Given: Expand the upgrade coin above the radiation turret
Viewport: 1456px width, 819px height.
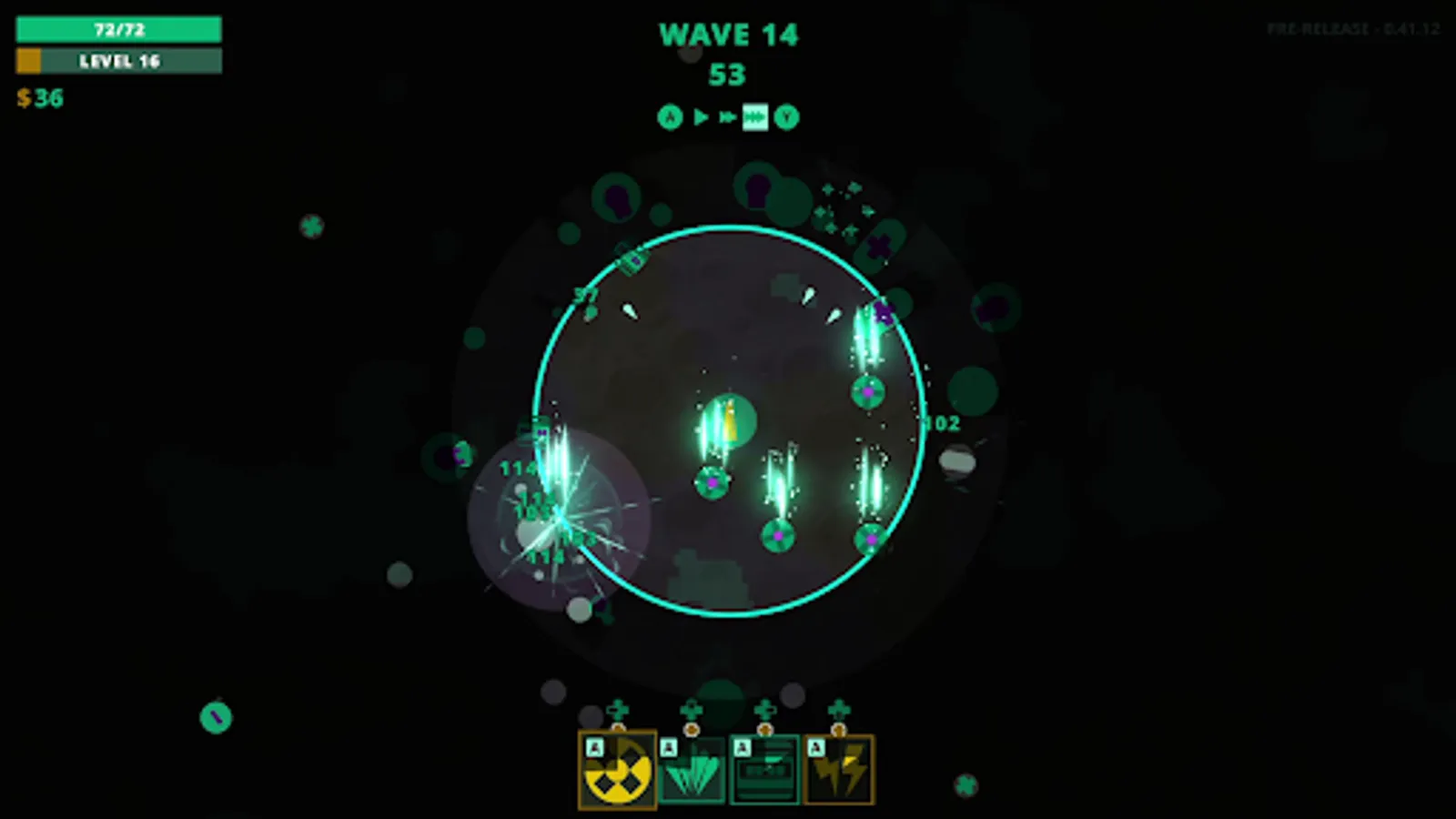Looking at the screenshot, I should (617, 731).
